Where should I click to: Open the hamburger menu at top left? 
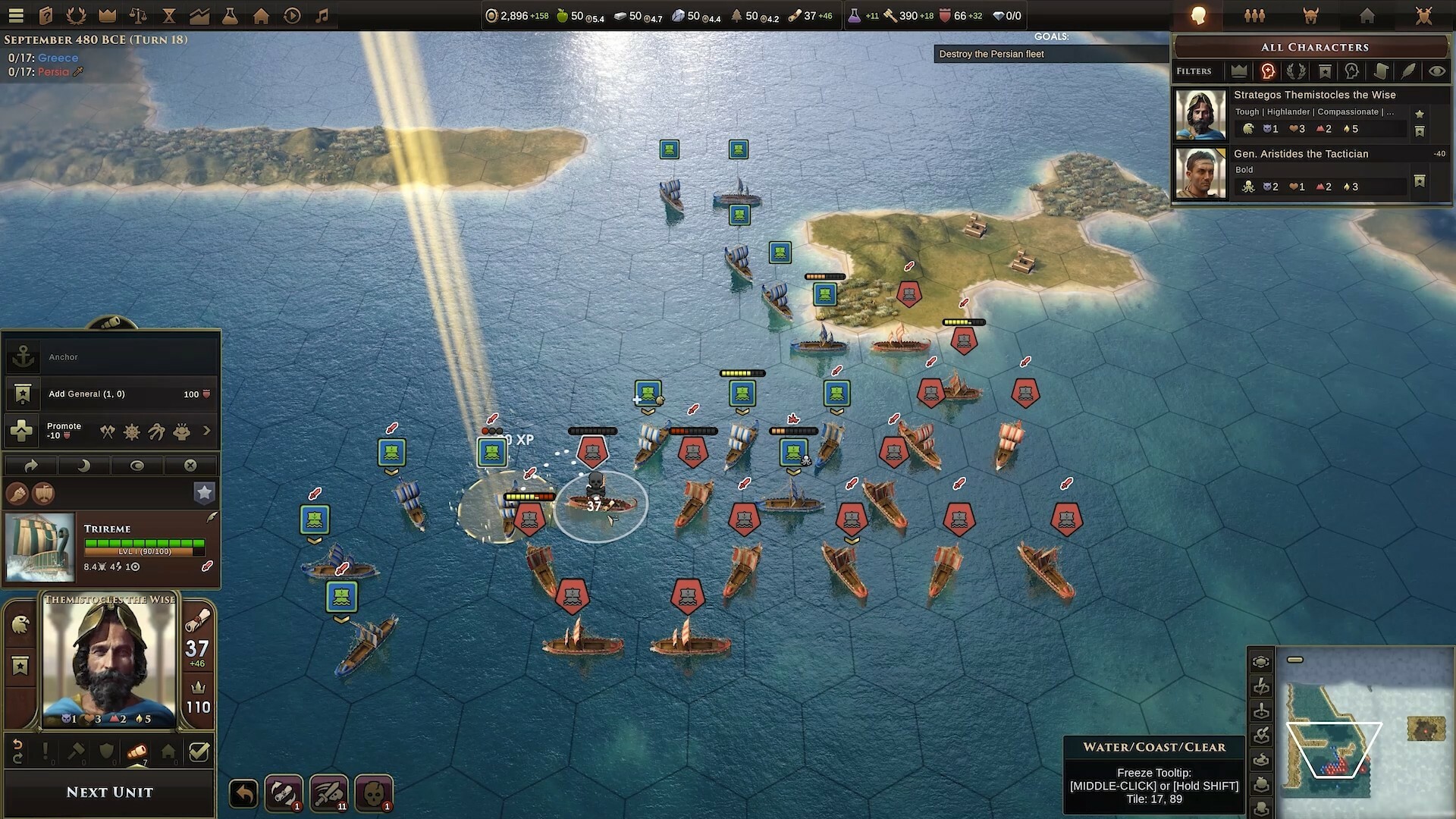[17, 15]
